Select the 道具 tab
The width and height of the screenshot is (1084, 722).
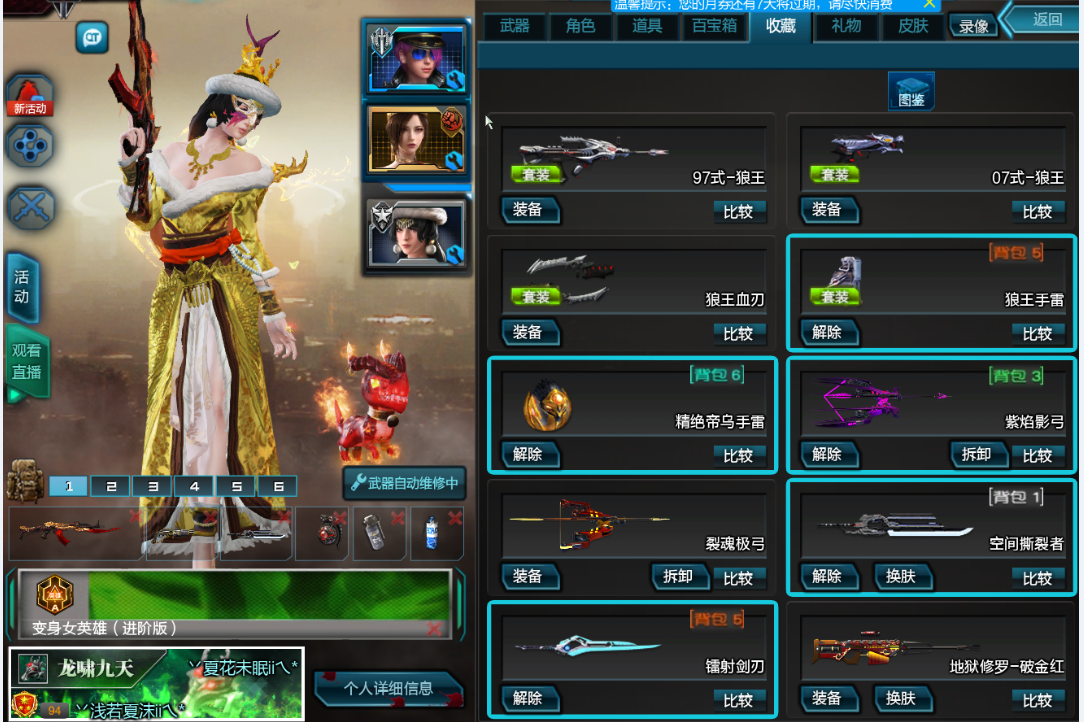tap(647, 27)
